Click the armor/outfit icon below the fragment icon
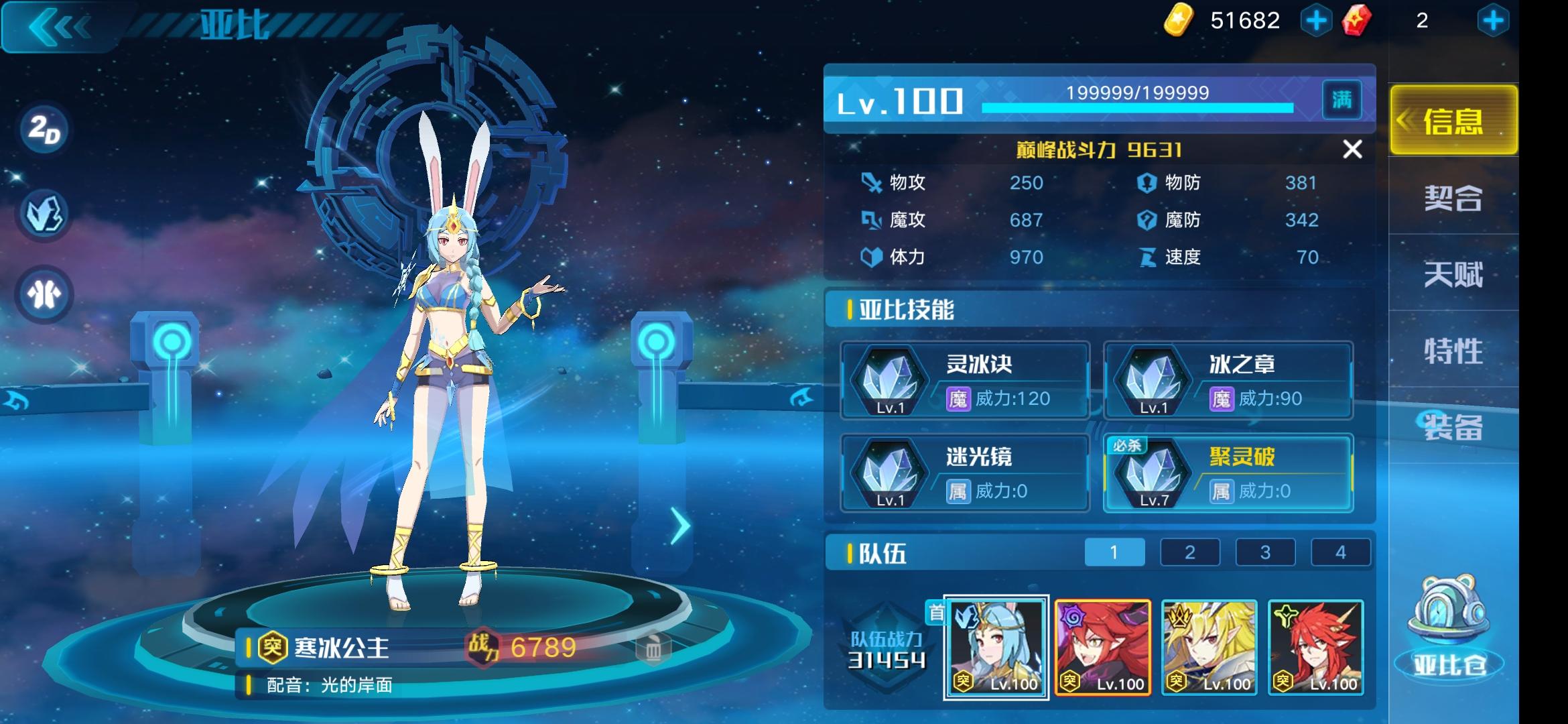1568x724 pixels. click(x=43, y=290)
